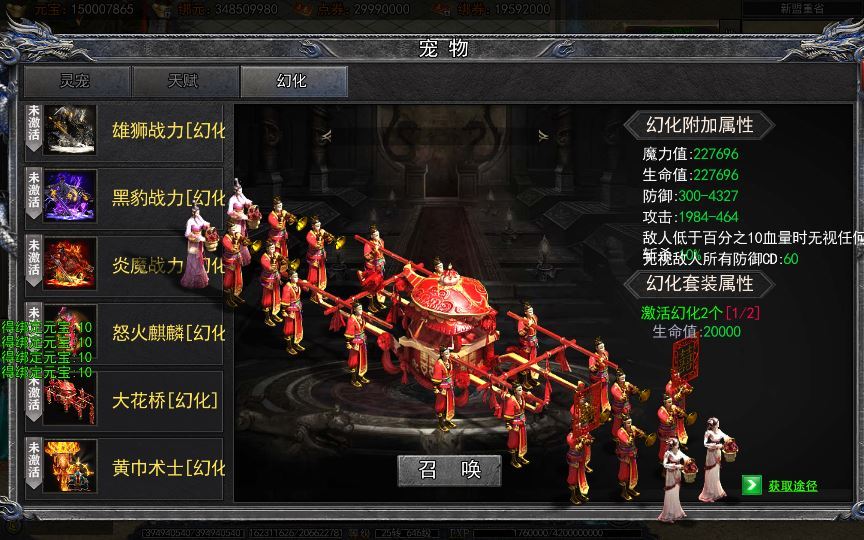Choose the 雄狮战力 transformation entry

point(130,131)
